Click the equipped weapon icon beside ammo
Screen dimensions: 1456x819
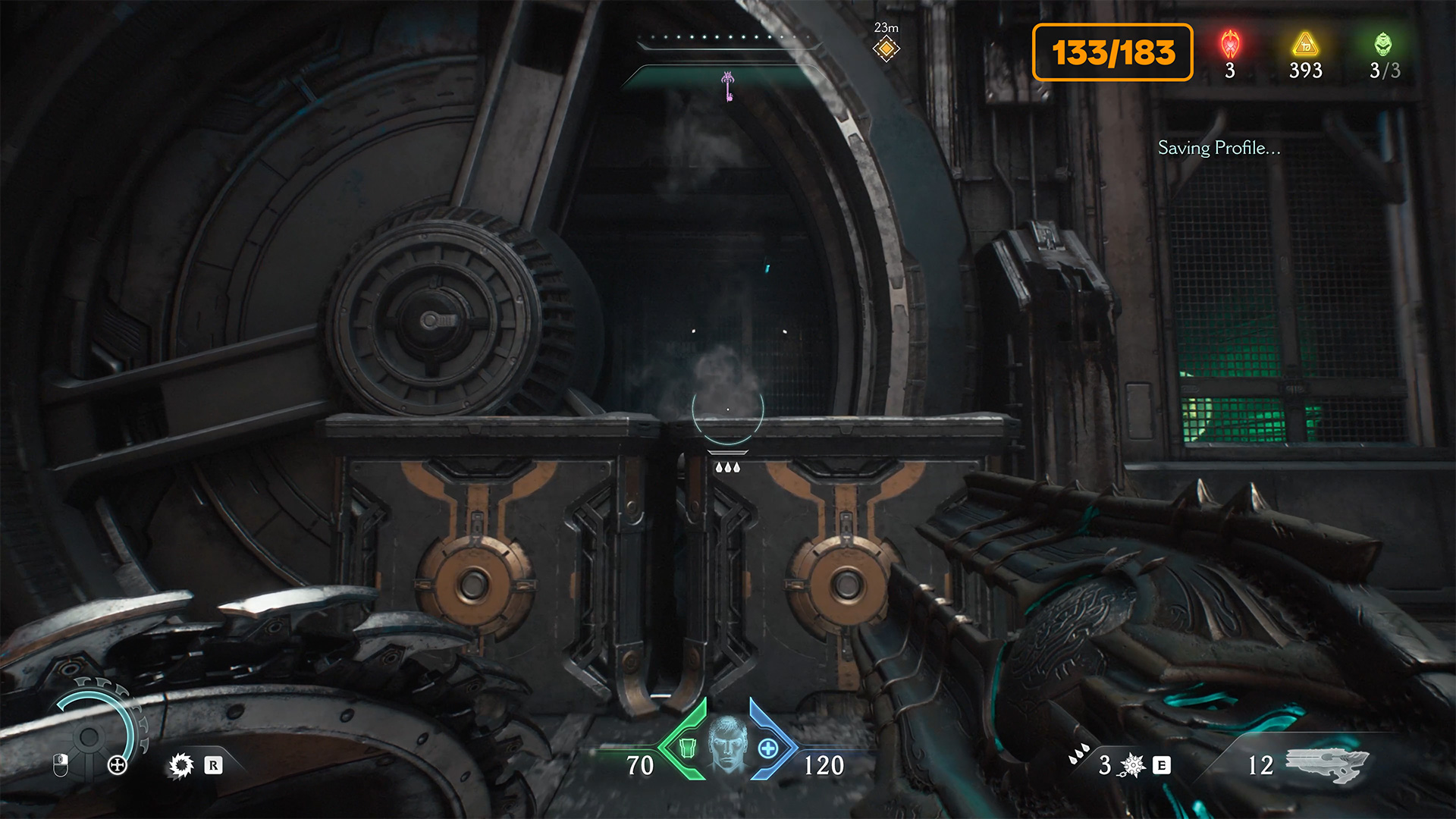pos(1327,764)
